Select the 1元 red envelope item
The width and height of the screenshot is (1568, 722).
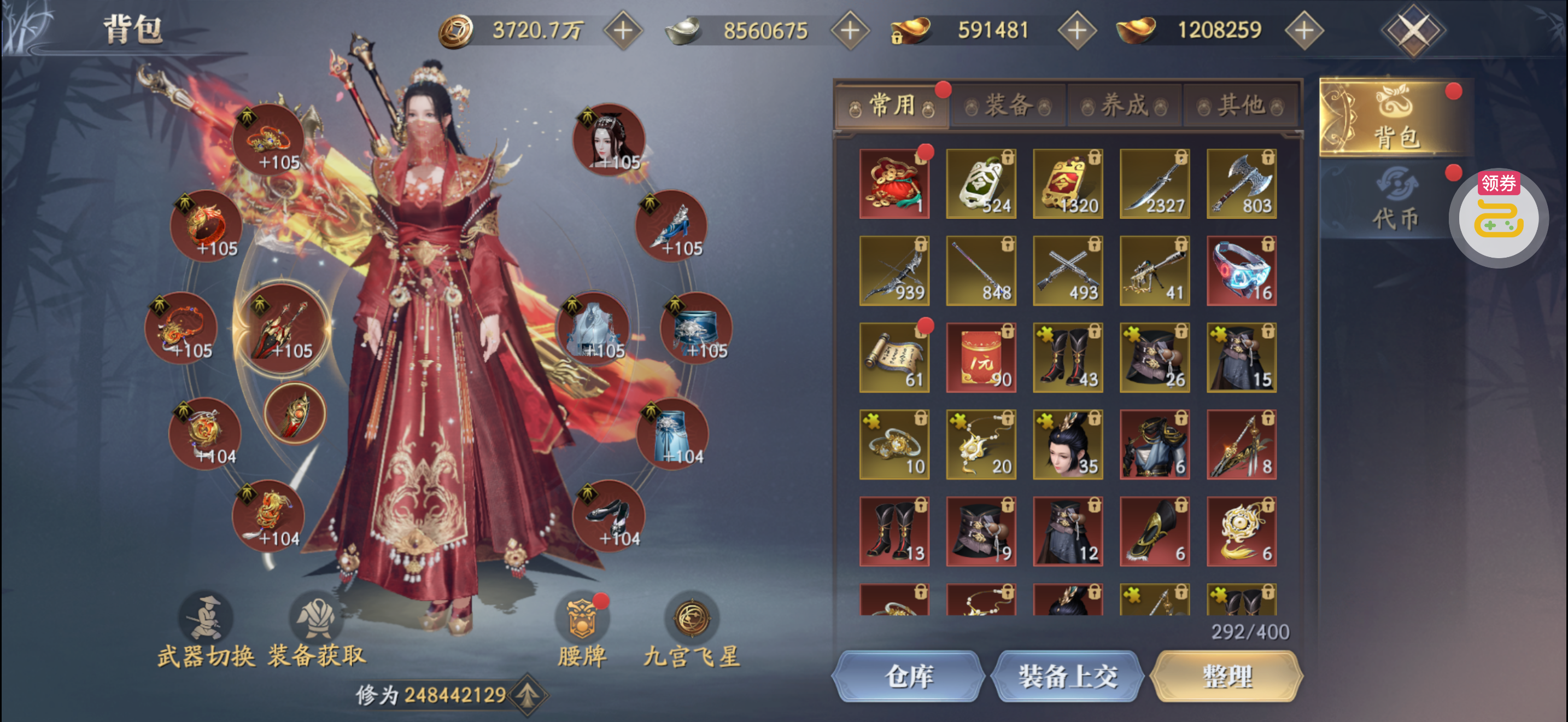pyautogui.click(x=981, y=357)
